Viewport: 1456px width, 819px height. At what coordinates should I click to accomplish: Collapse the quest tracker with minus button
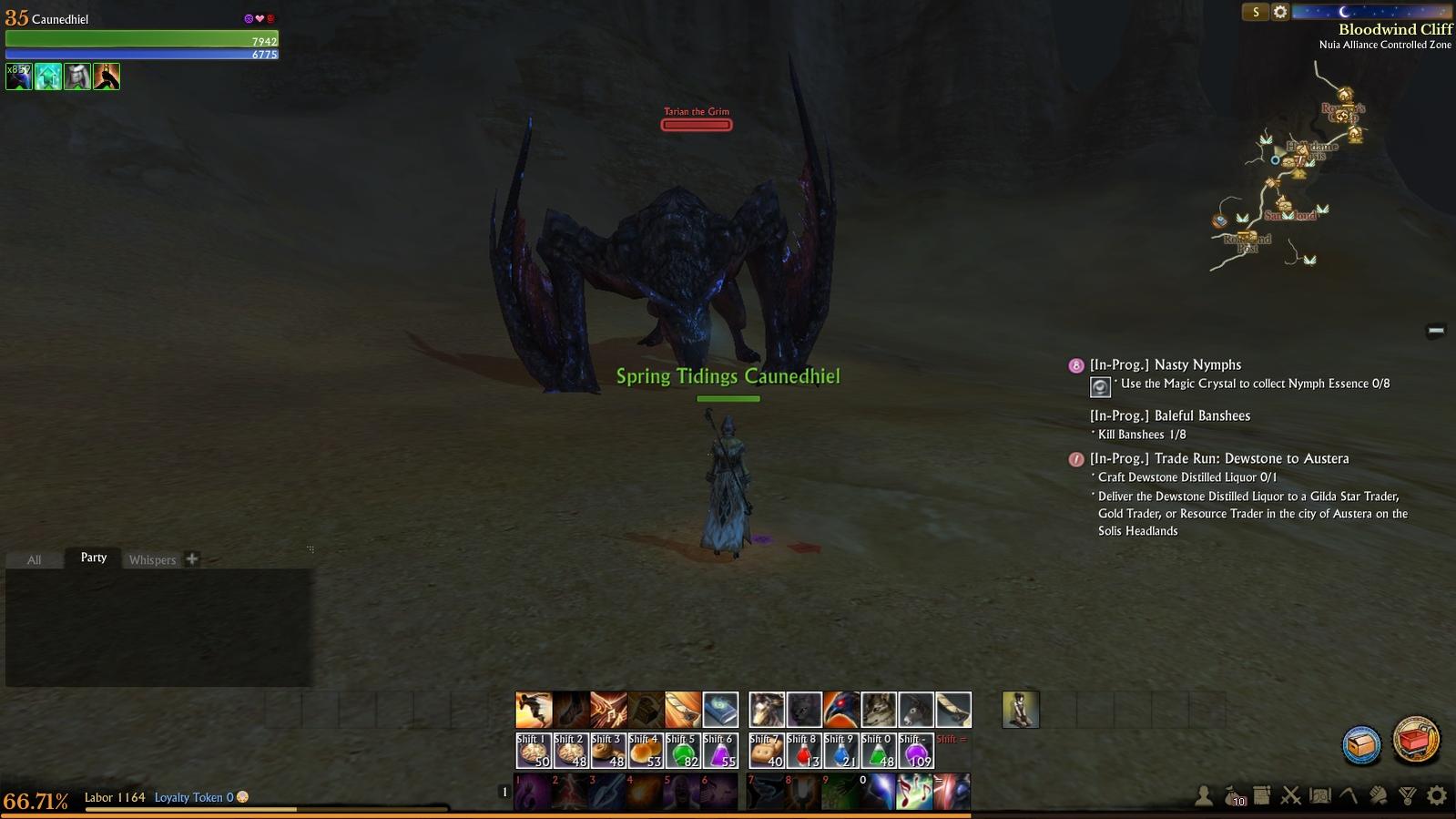pos(1436,330)
